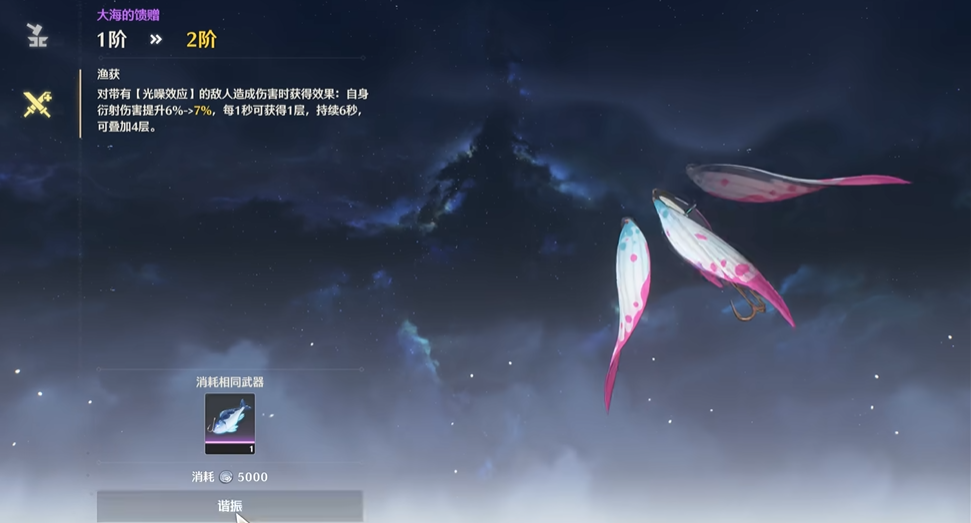
Task: Click the 谐振 resonance button
Action: coord(229,506)
